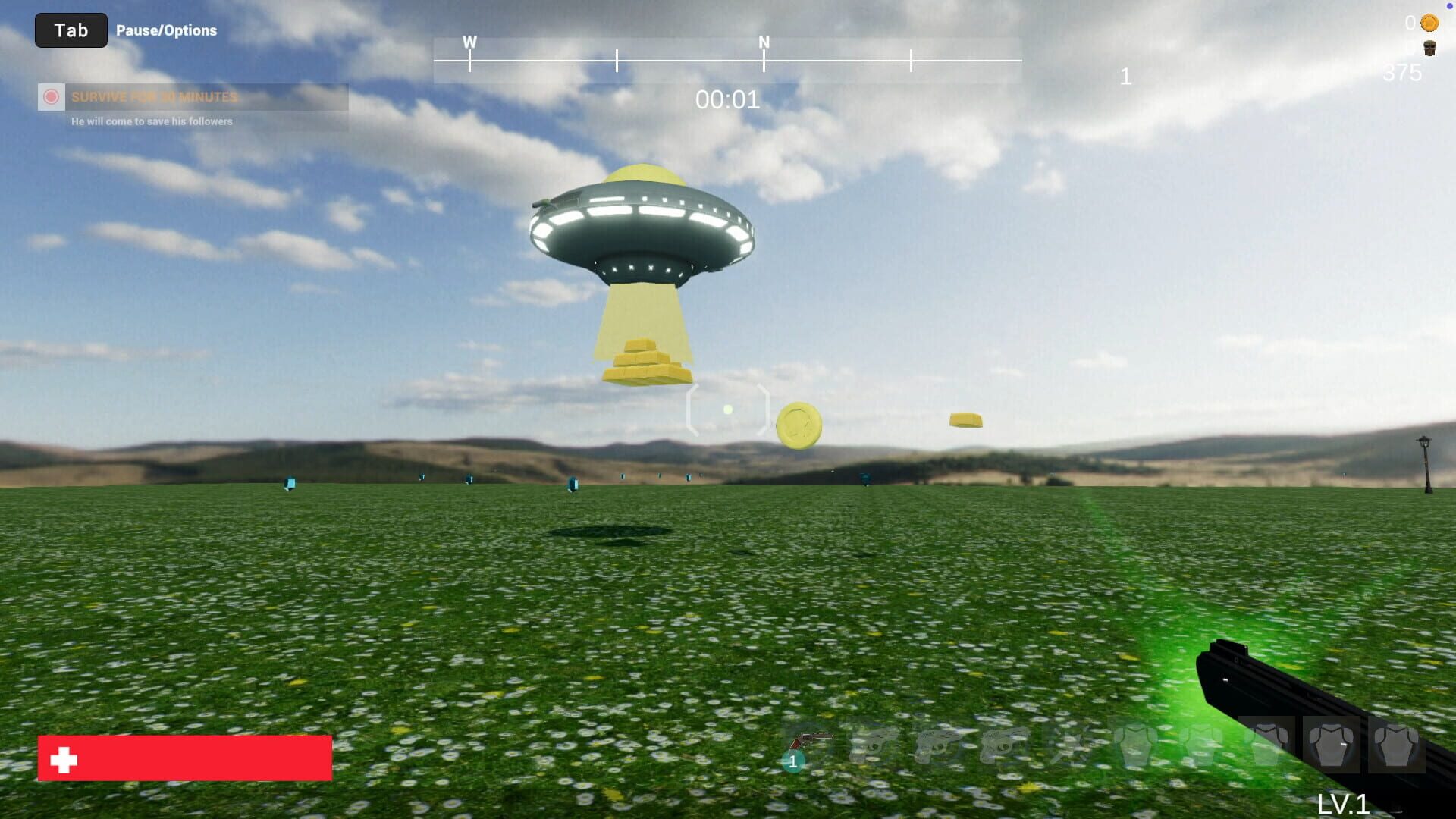Open Pause/Options from the top bar

tap(167, 30)
